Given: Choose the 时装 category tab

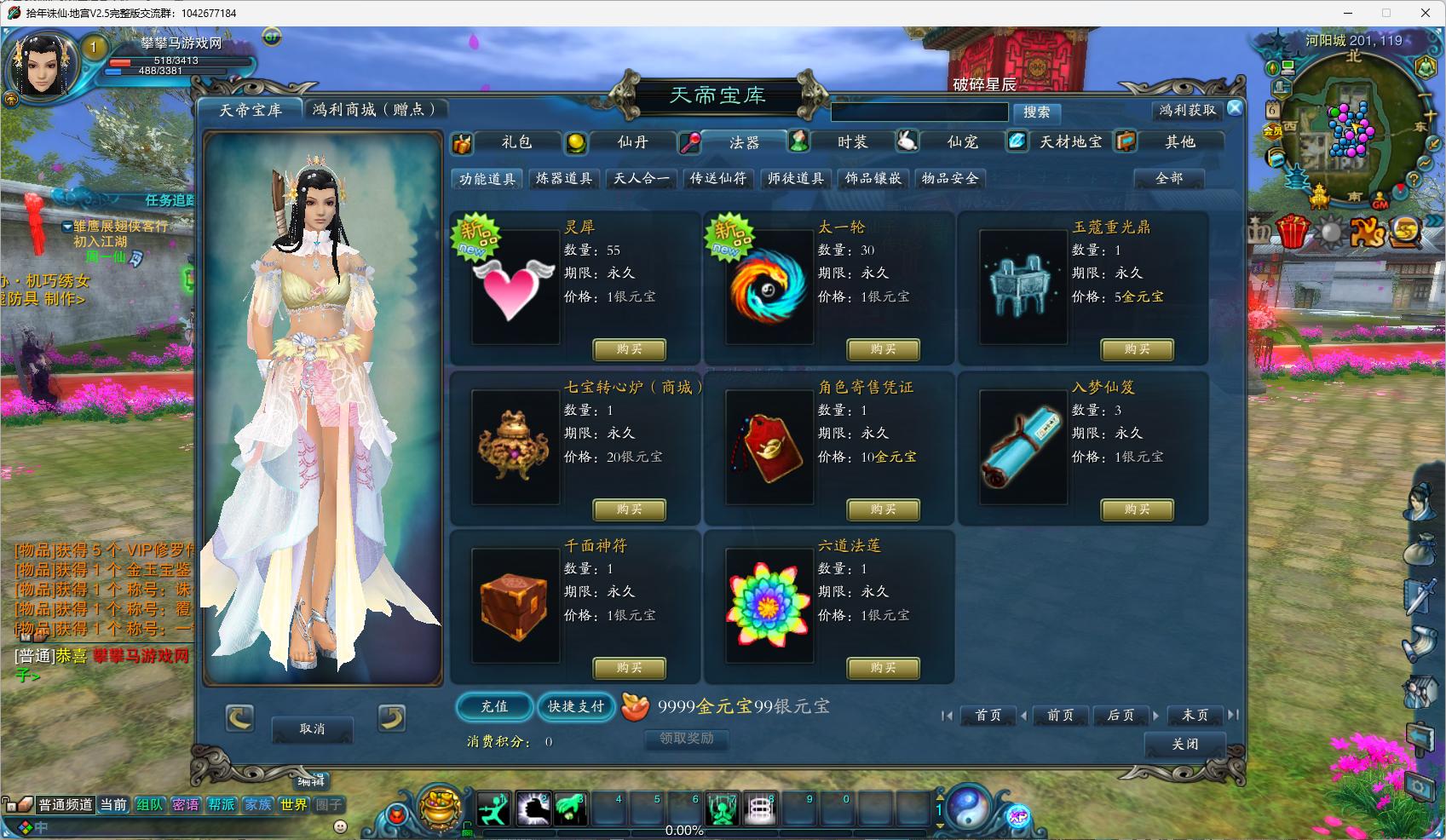Looking at the screenshot, I should [x=851, y=142].
